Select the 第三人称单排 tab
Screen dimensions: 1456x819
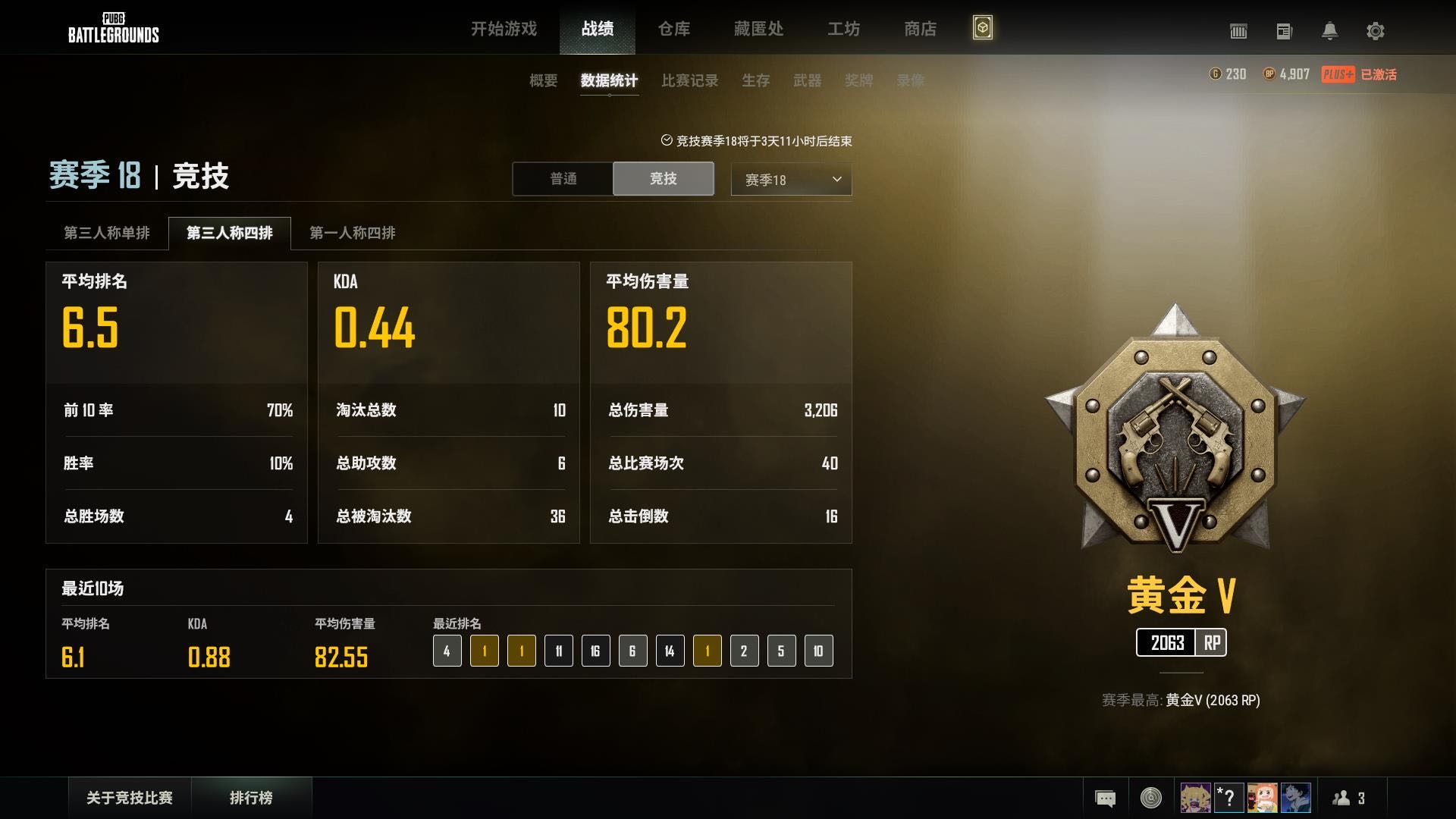[x=107, y=233]
